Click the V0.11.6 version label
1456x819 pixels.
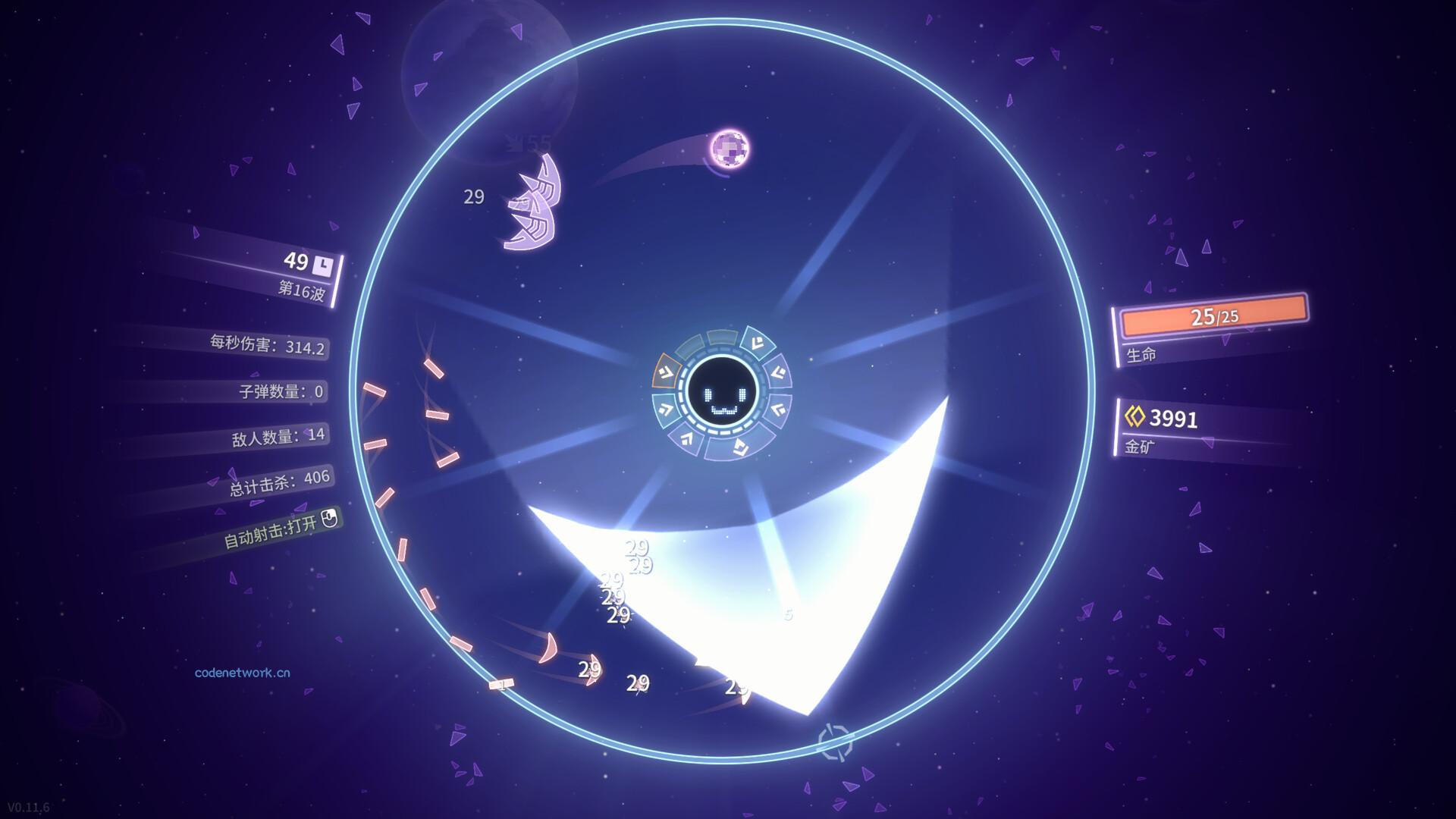coord(27,806)
